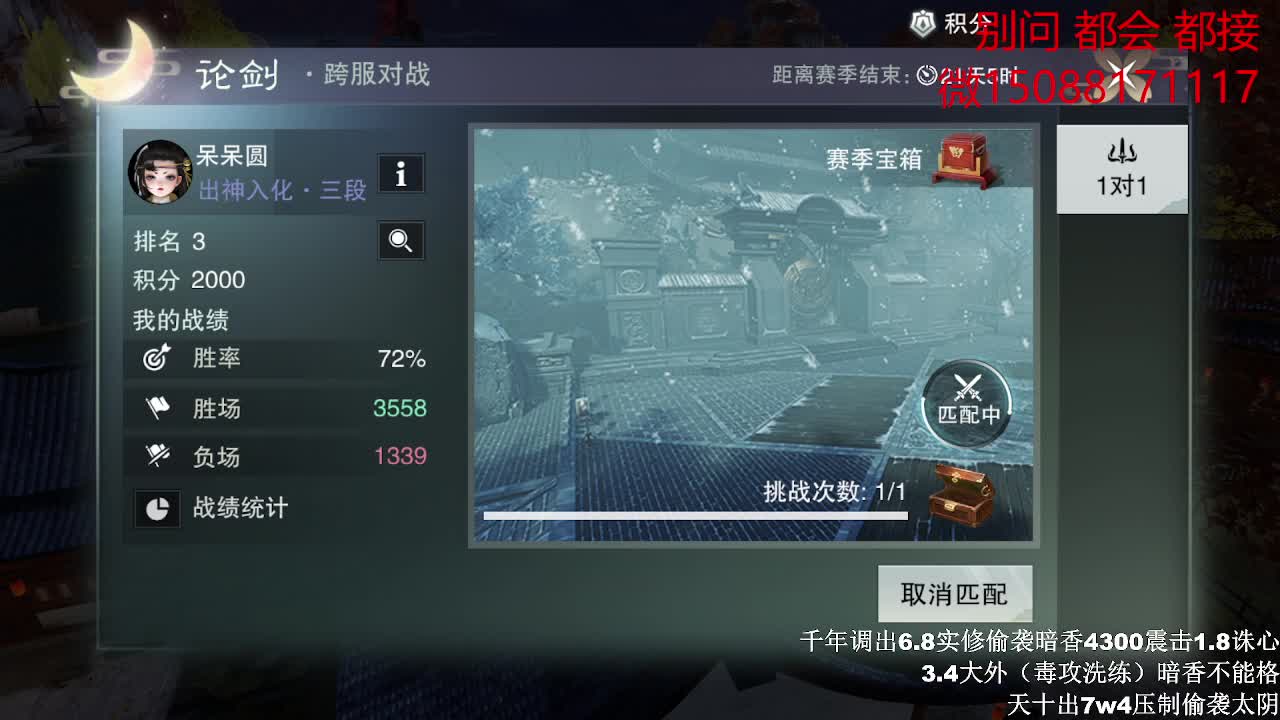
Task: Click the magnifier icon to view player details
Action: click(400, 241)
